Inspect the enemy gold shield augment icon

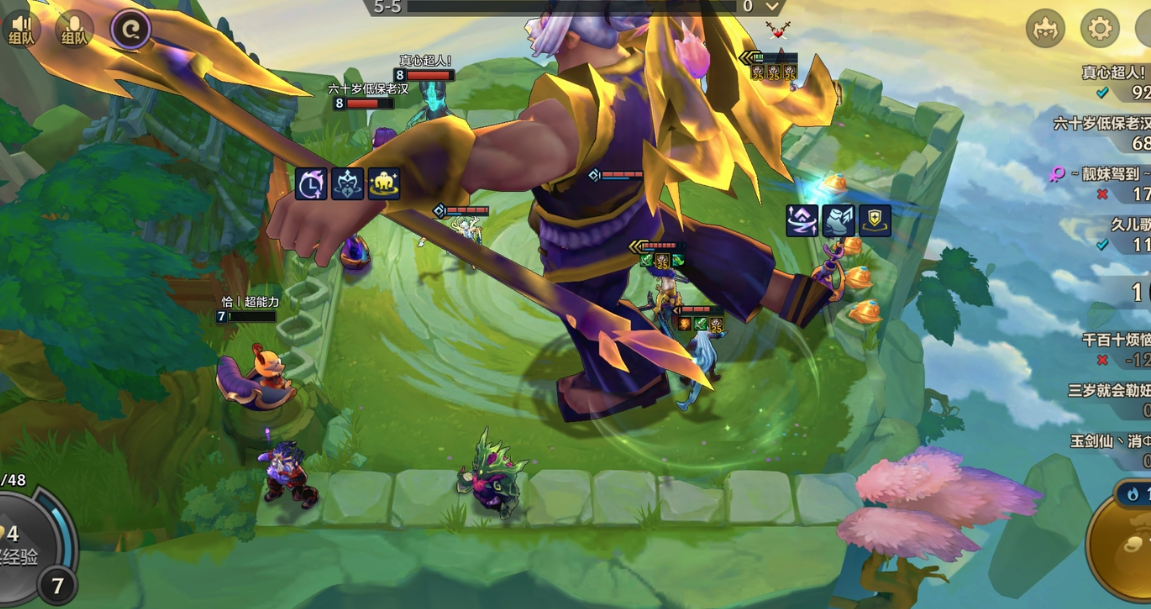coord(874,220)
